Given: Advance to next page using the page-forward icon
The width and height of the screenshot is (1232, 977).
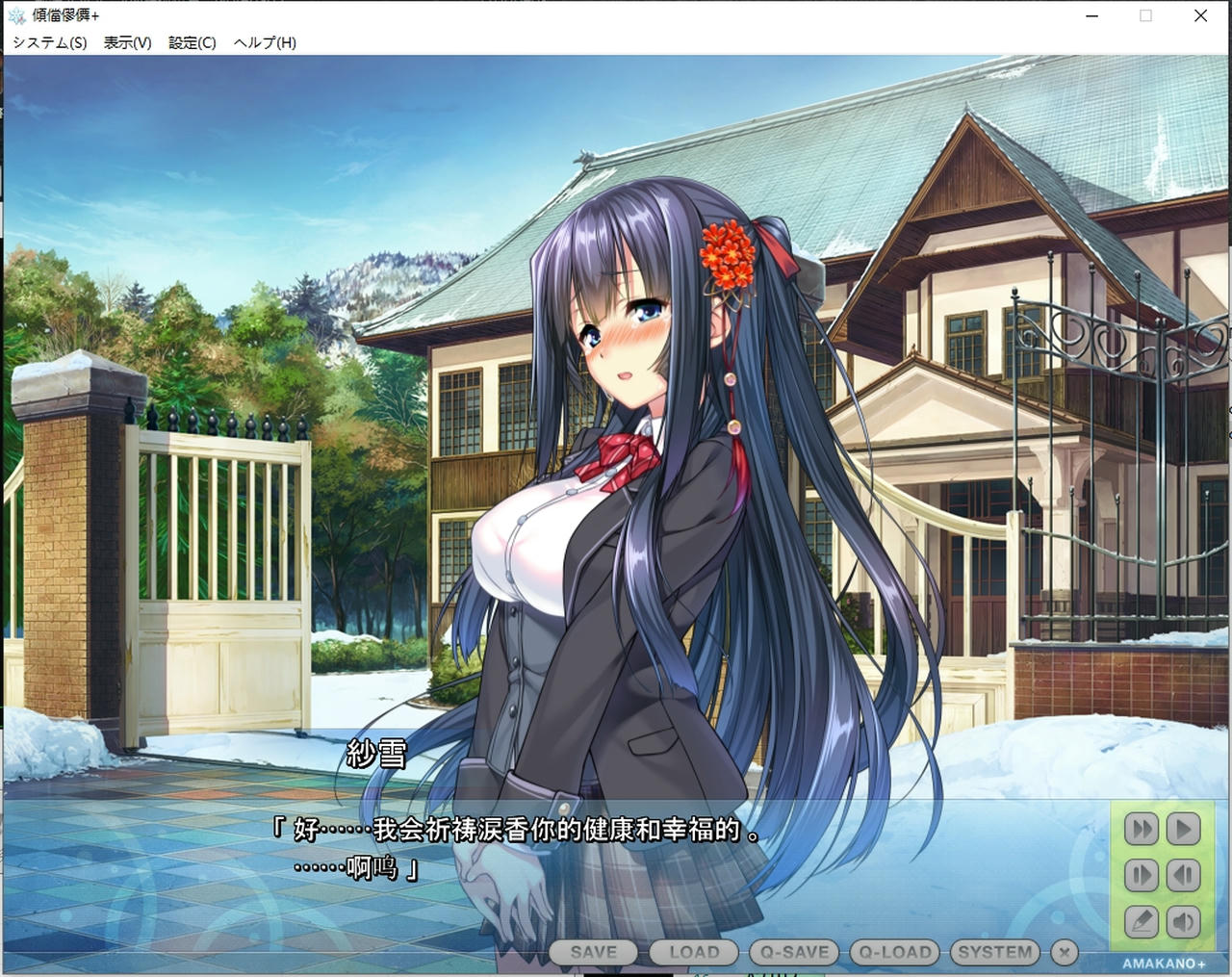Looking at the screenshot, I should point(1142,875).
